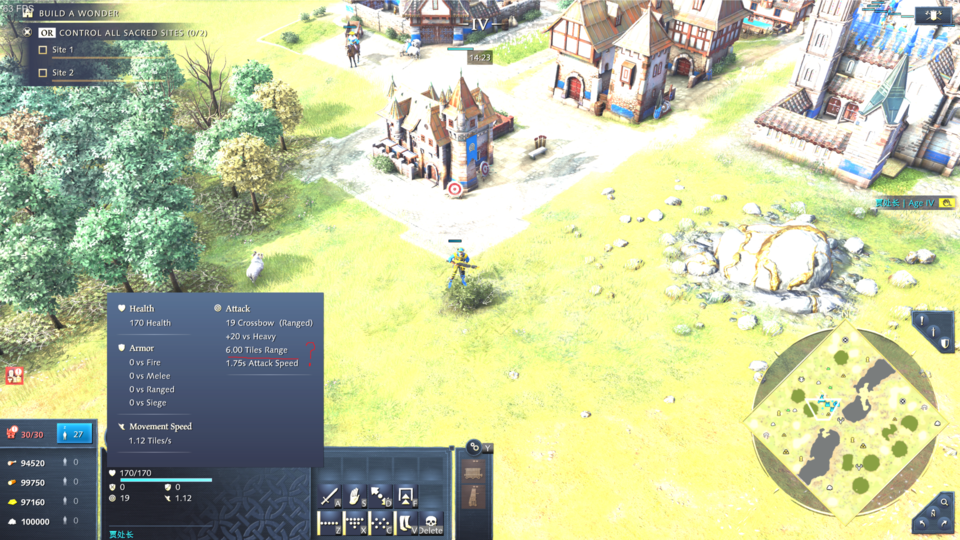960x540 pixels.
Task: Switch to the wedge formation
Action: coord(356,522)
